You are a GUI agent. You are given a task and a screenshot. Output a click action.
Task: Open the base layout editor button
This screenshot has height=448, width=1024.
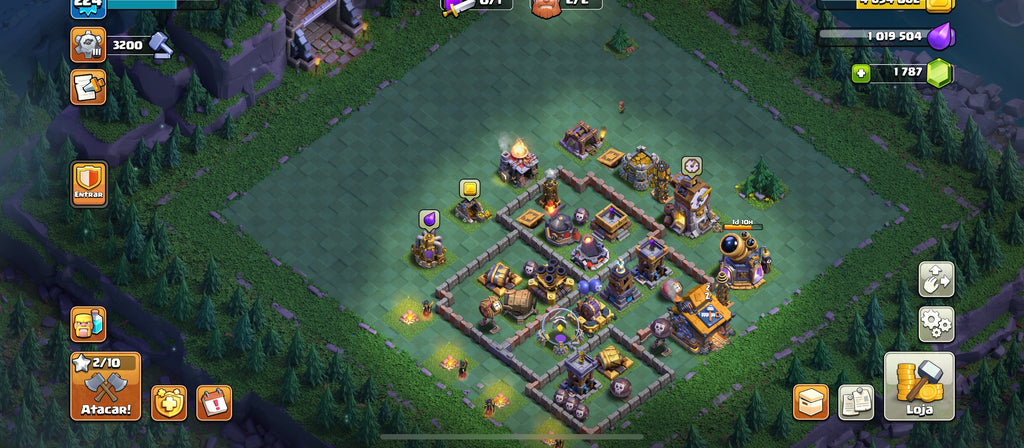pyautogui.click(x=936, y=280)
